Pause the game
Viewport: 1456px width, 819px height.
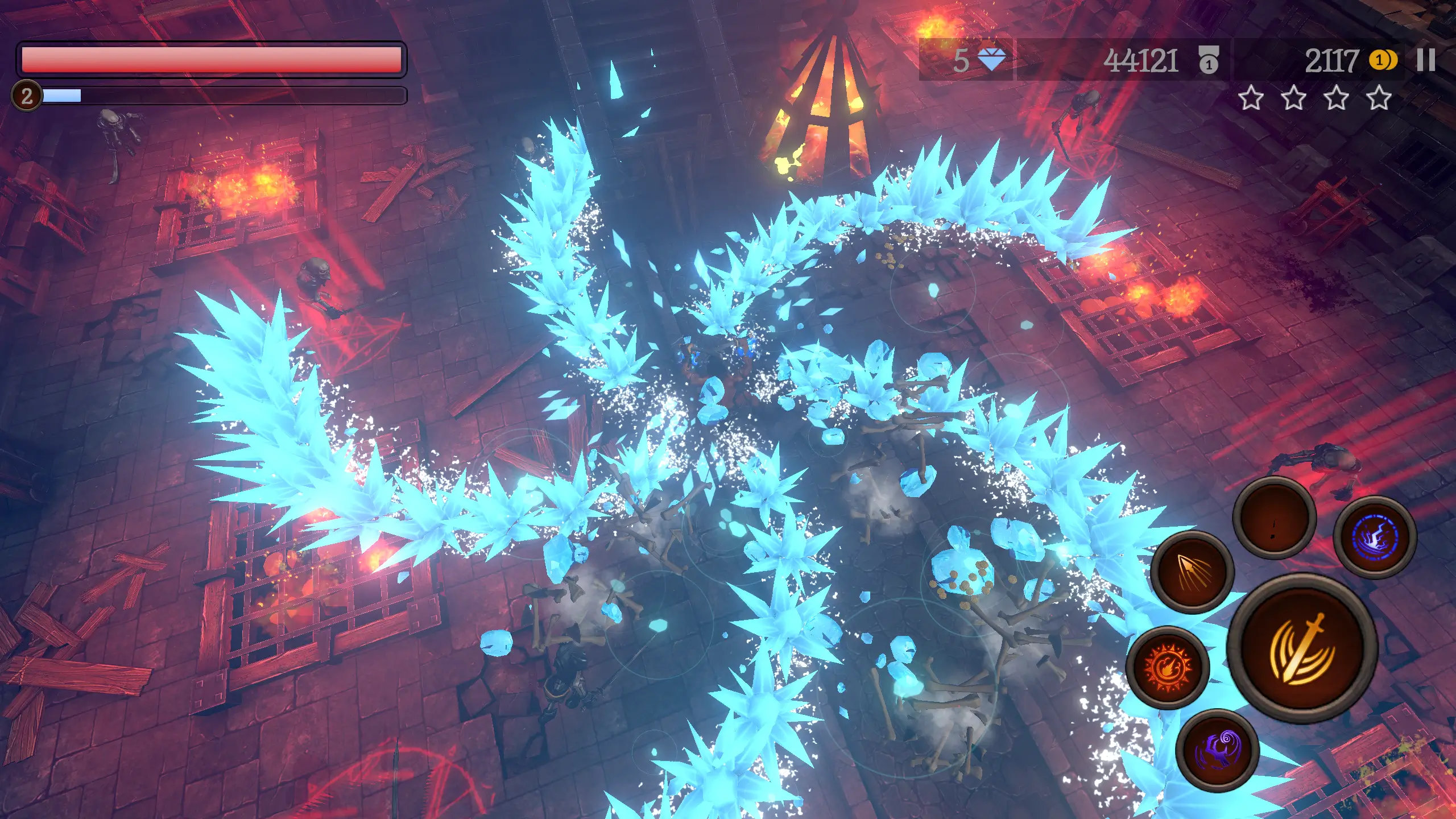pyautogui.click(x=1426, y=60)
